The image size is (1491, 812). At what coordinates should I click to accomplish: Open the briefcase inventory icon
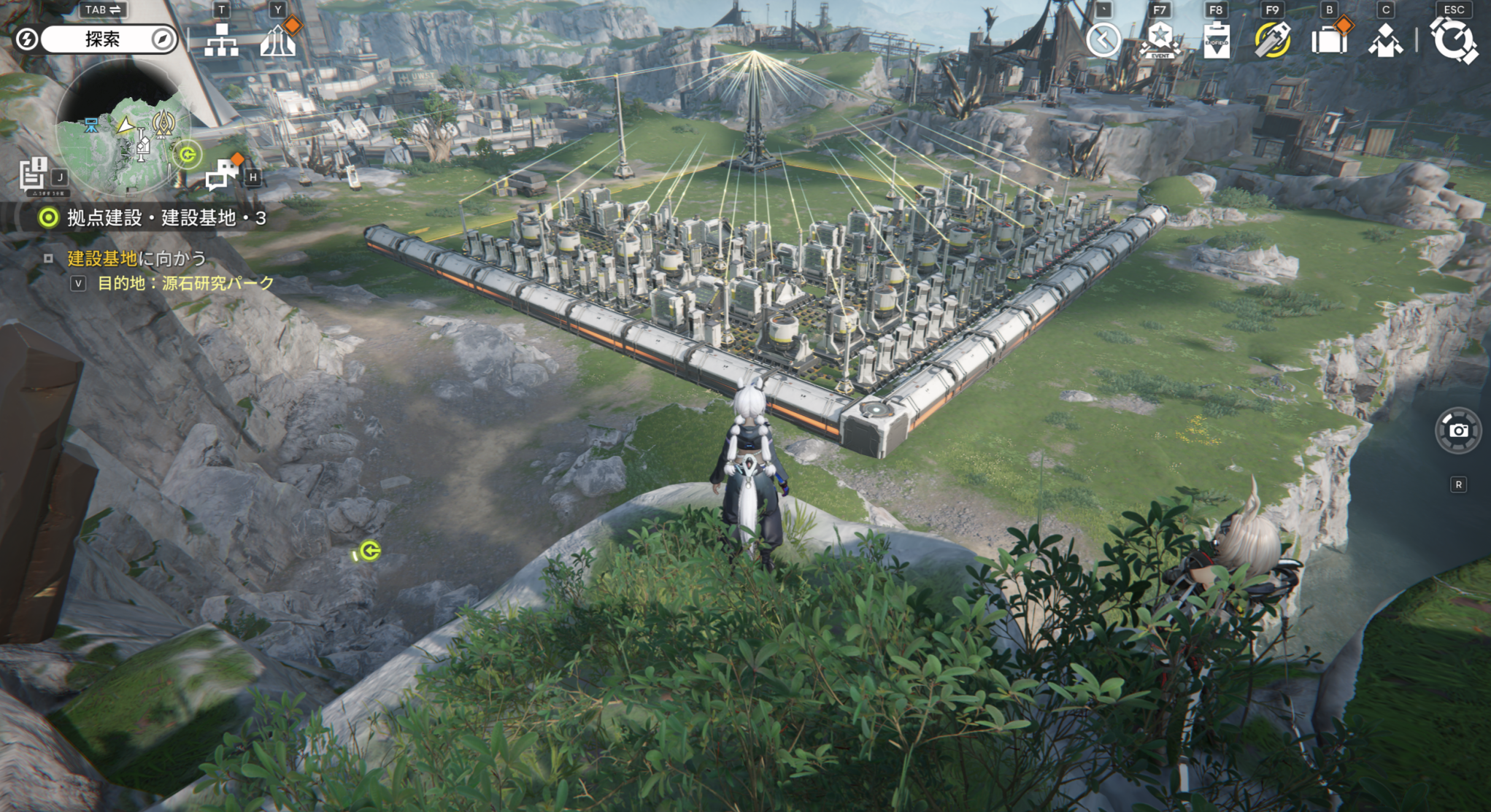pyautogui.click(x=1328, y=40)
